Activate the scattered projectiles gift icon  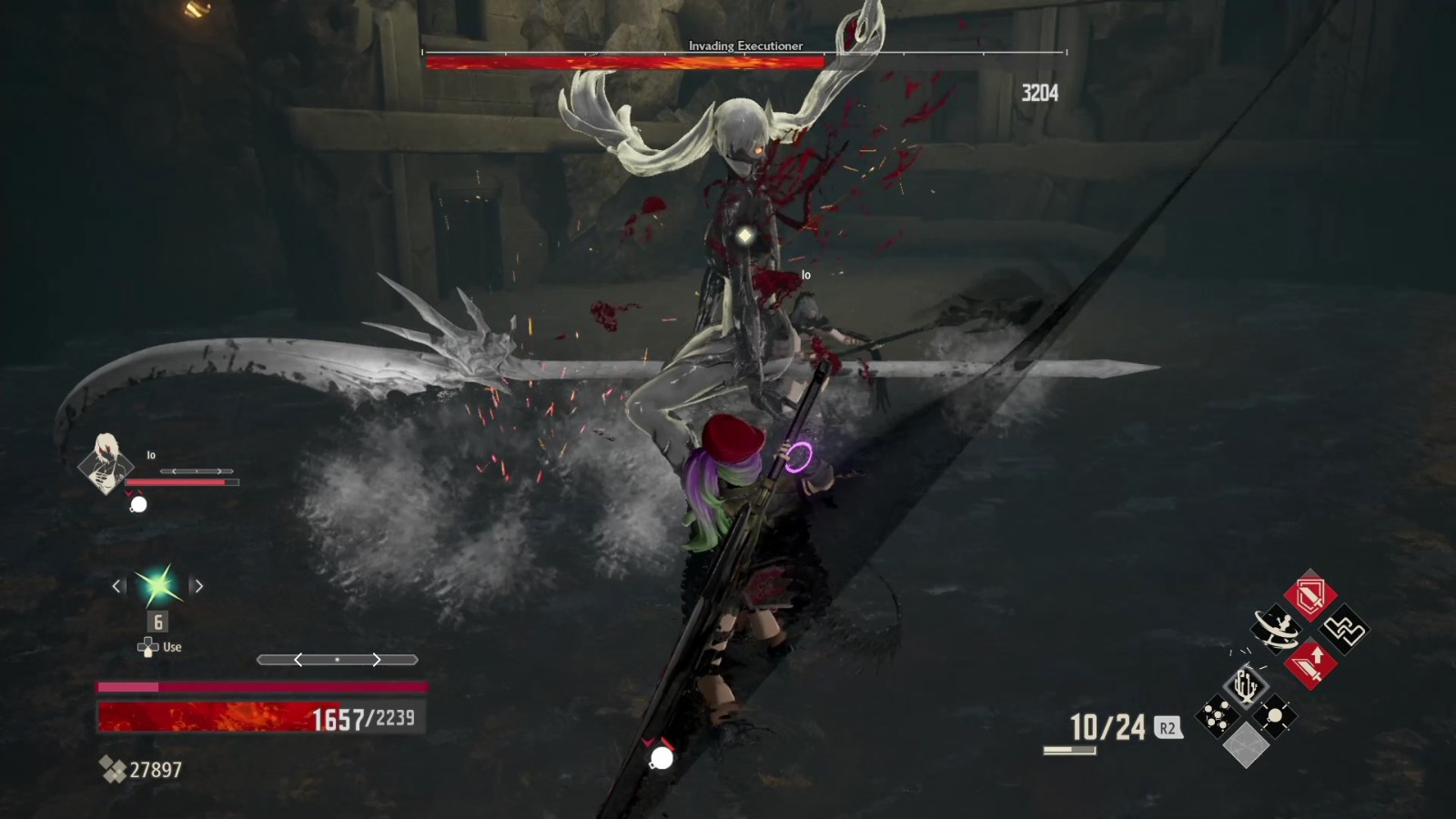click(x=1216, y=714)
